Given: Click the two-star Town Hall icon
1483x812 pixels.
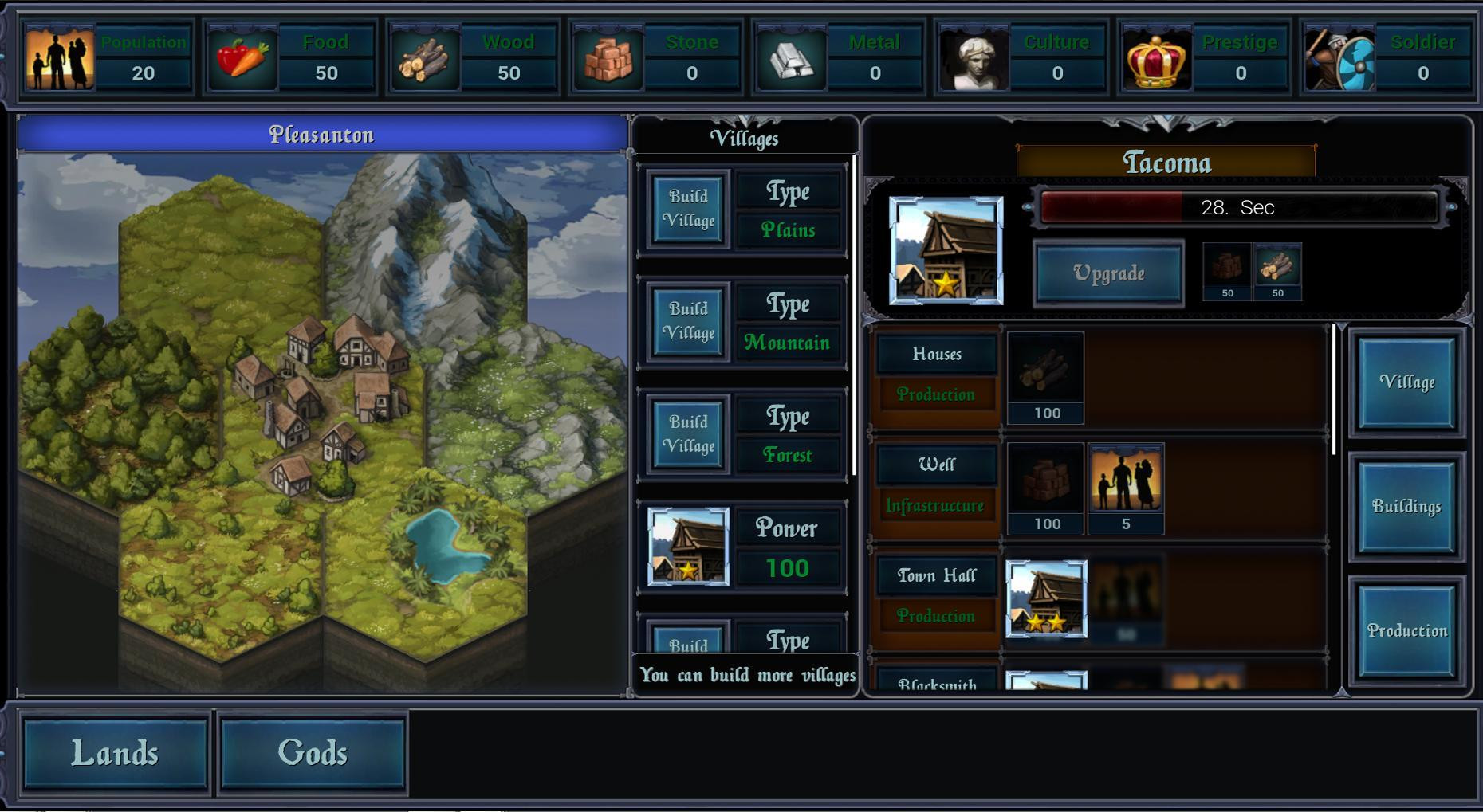Looking at the screenshot, I should coord(1046,598).
